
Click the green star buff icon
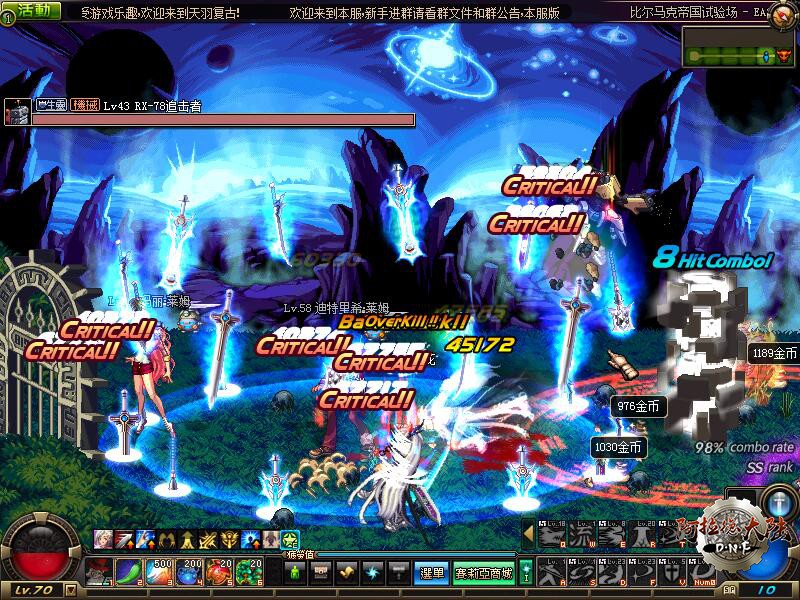pos(290,538)
